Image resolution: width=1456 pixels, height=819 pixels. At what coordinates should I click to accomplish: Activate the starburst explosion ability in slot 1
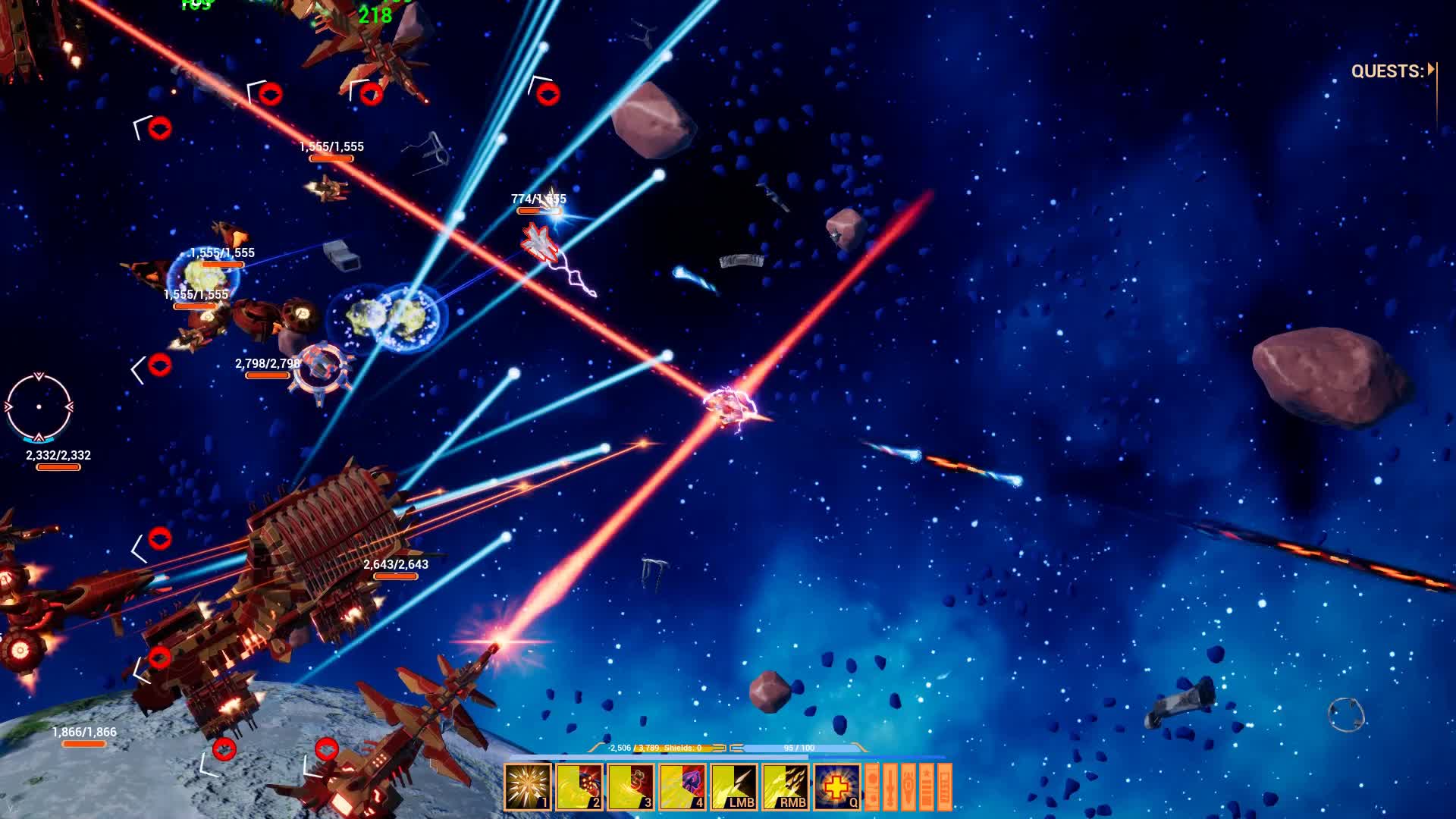click(x=528, y=787)
